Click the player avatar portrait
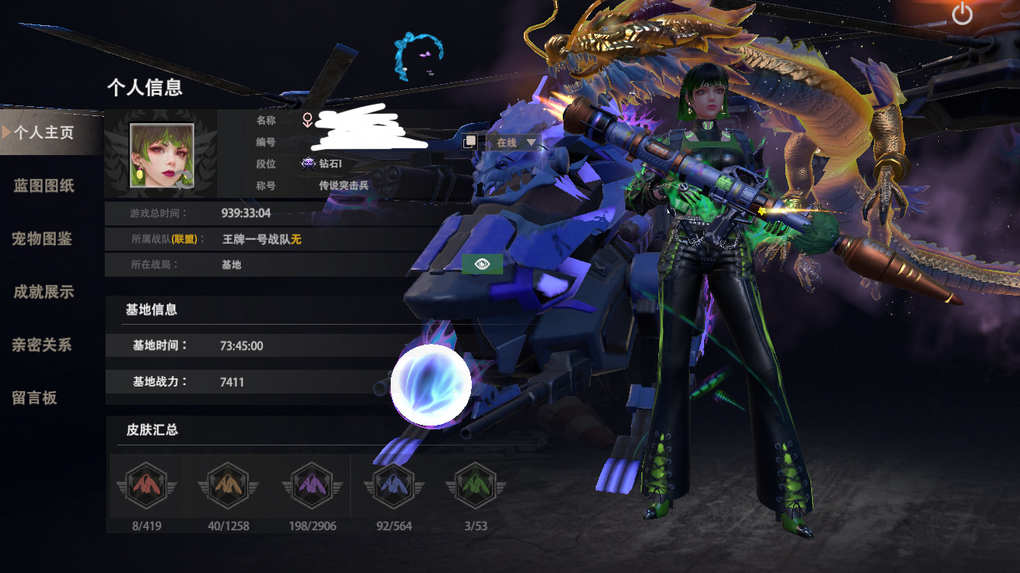Image resolution: width=1020 pixels, height=573 pixels. (161, 155)
